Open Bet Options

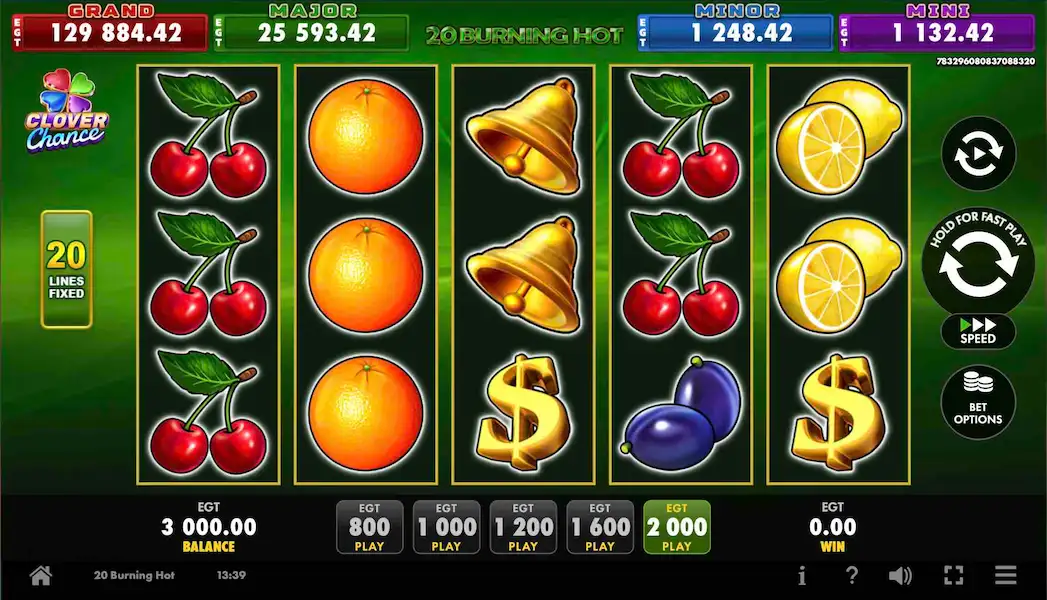coord(977,402)
